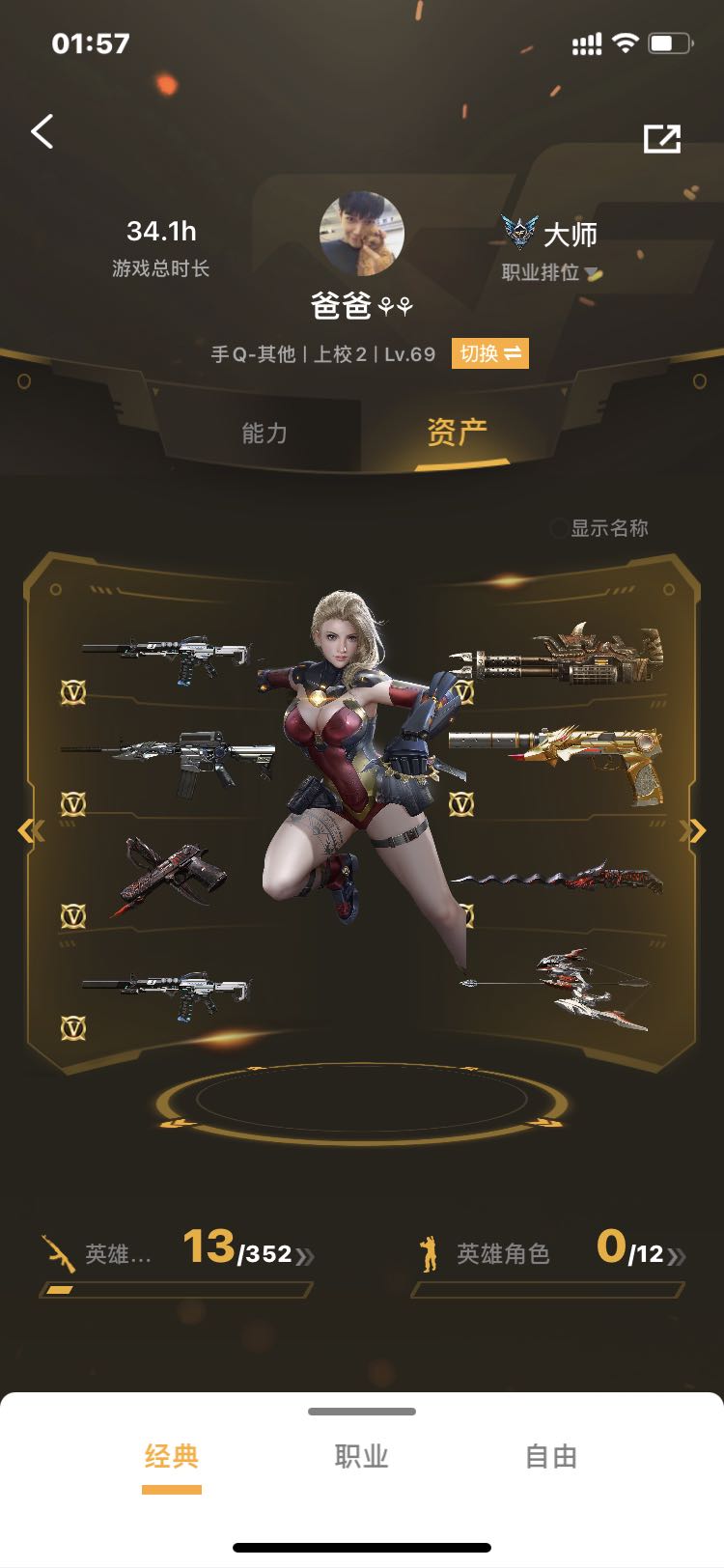Choose the 自由 mode tab

coord(551,1457)
